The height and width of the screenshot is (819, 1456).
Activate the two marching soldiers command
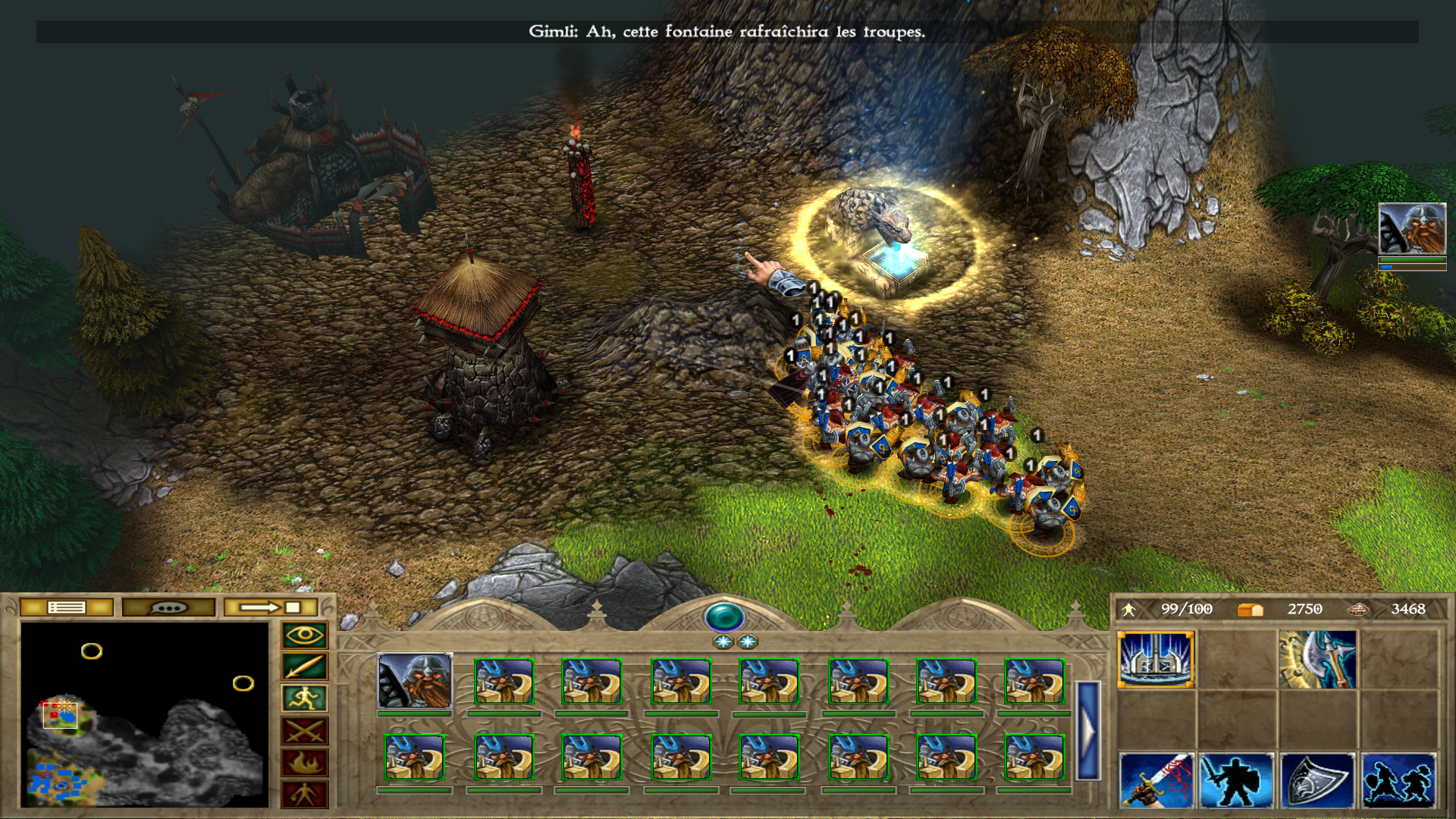[x=1398, y=780]
